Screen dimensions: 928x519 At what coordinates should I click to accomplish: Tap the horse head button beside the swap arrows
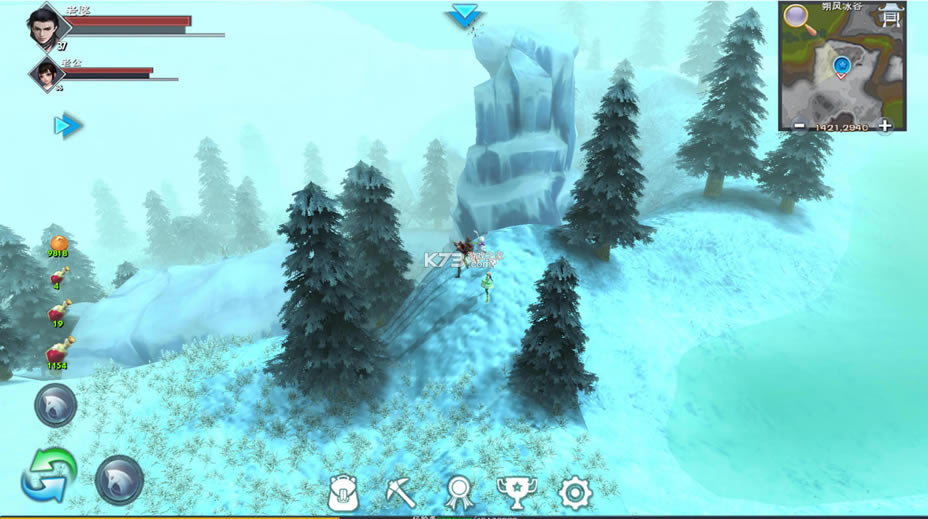coord(119,480)
